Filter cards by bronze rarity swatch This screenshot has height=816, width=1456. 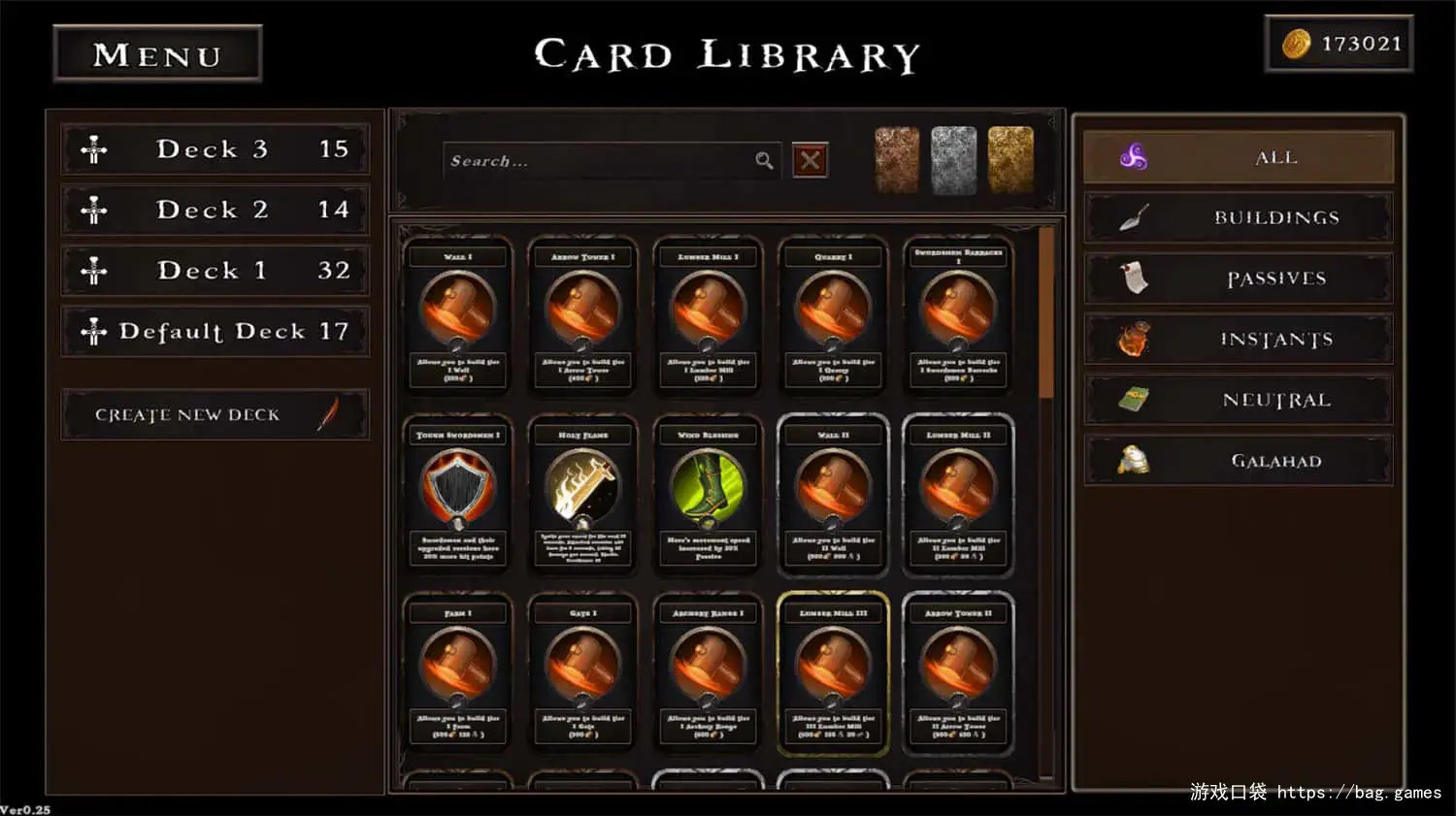point(897,159)
